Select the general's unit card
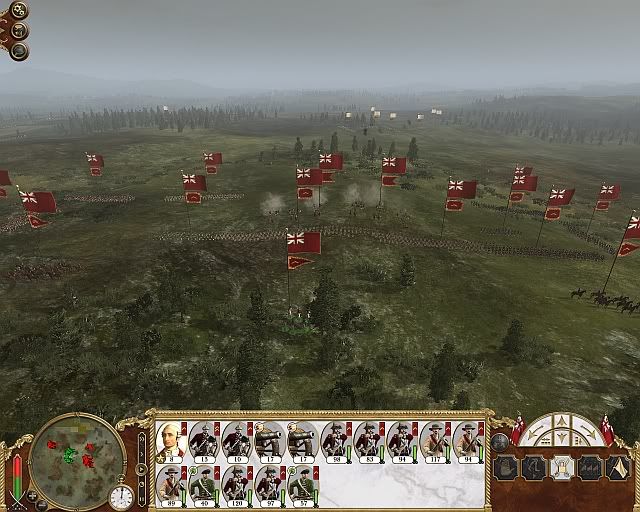Viewport: 640px width, 512px height. tap(171, 441)
